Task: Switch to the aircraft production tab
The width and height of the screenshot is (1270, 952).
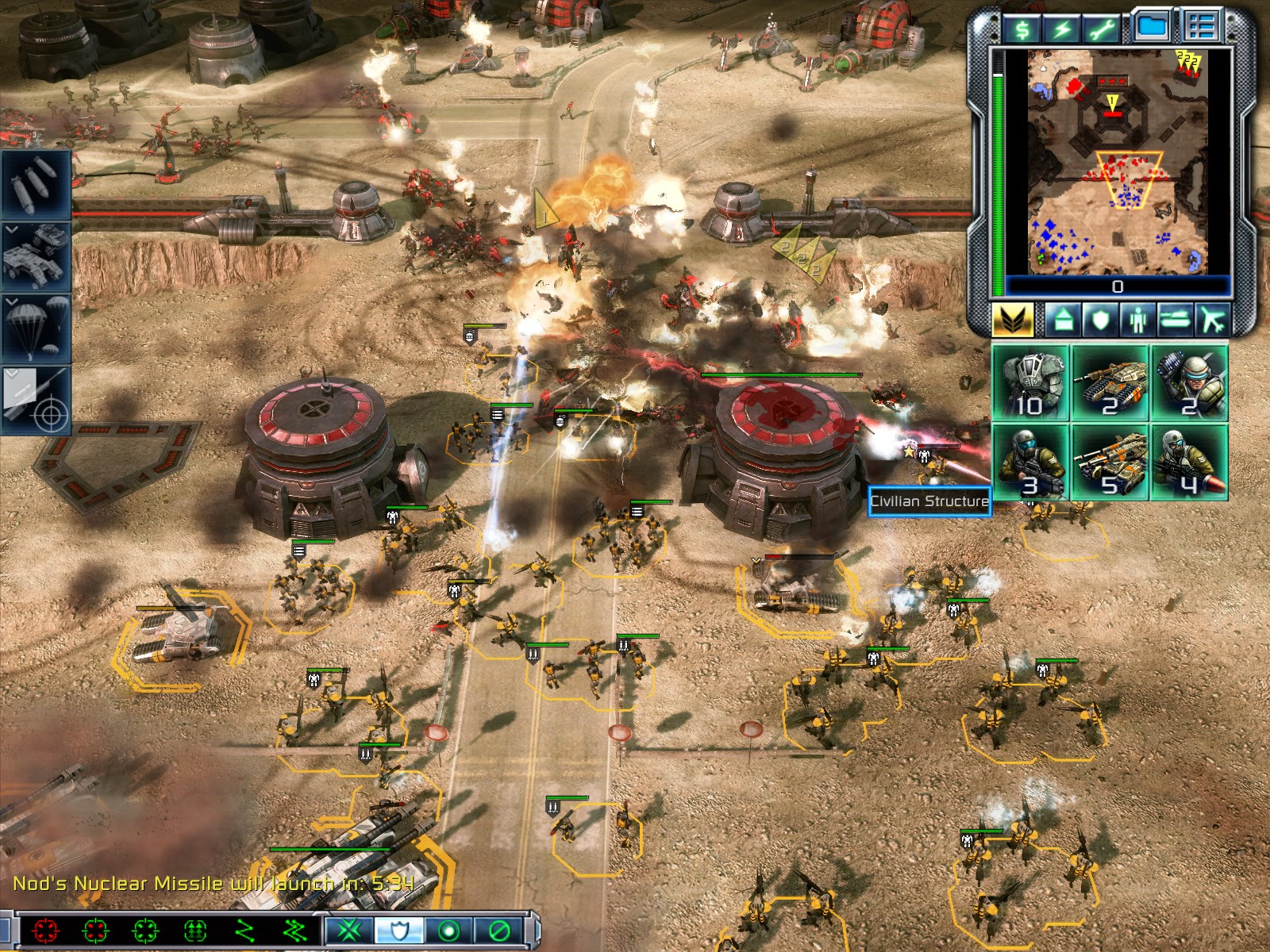Action: point(1213,321)
